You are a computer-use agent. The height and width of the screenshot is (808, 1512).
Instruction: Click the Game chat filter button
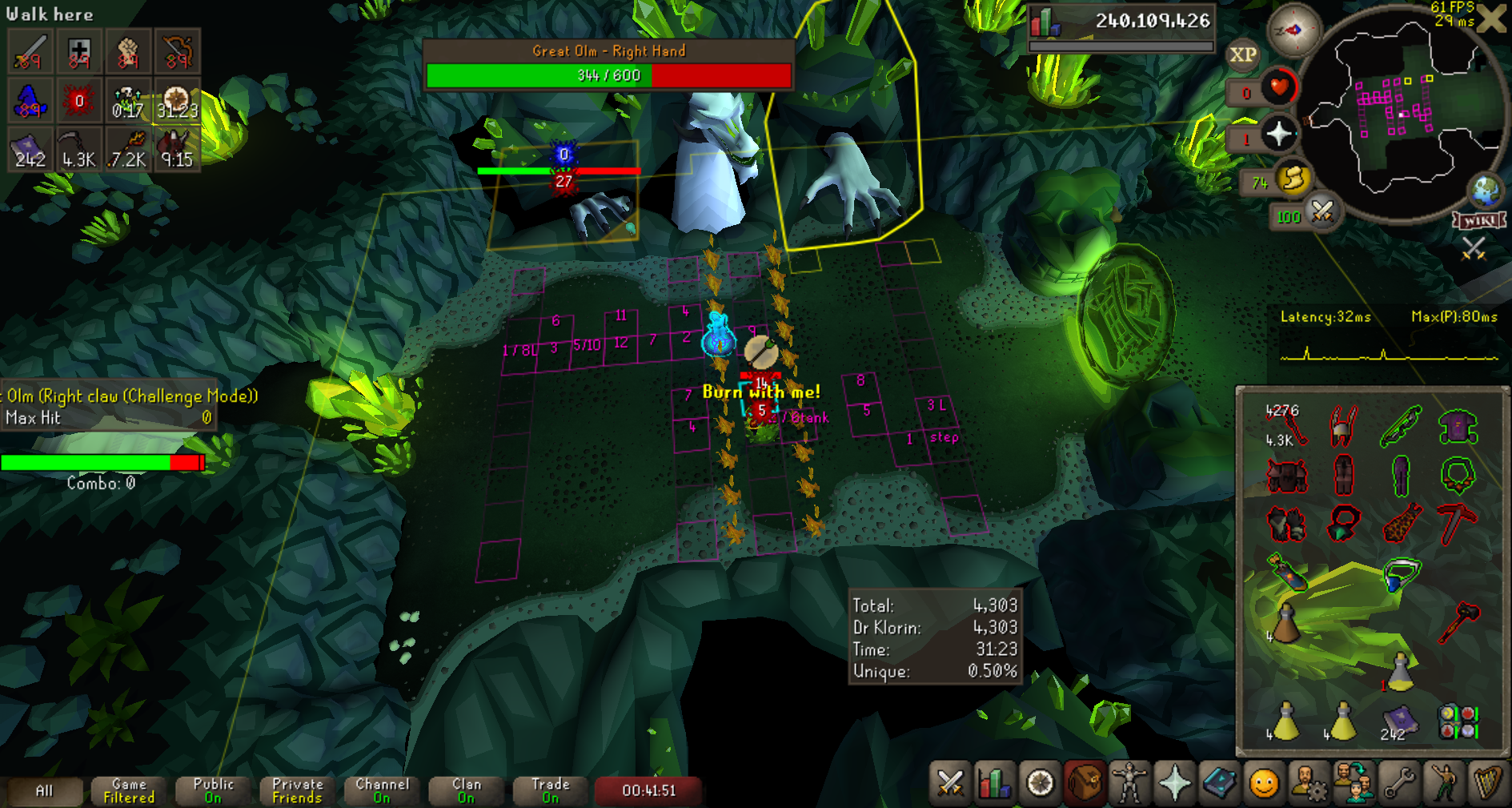(129, 790)
